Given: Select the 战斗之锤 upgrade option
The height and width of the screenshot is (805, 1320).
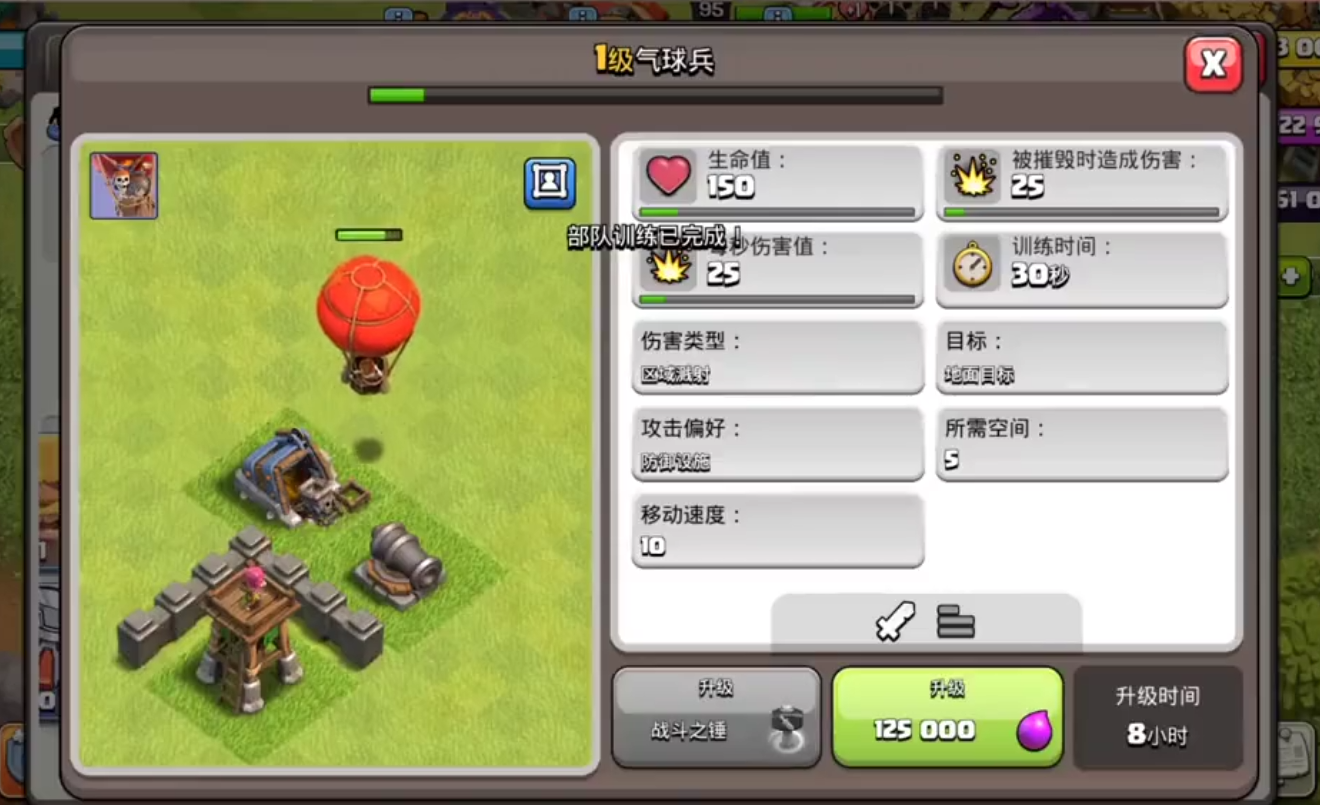Looking at the screenshot, I should [716, 718].
